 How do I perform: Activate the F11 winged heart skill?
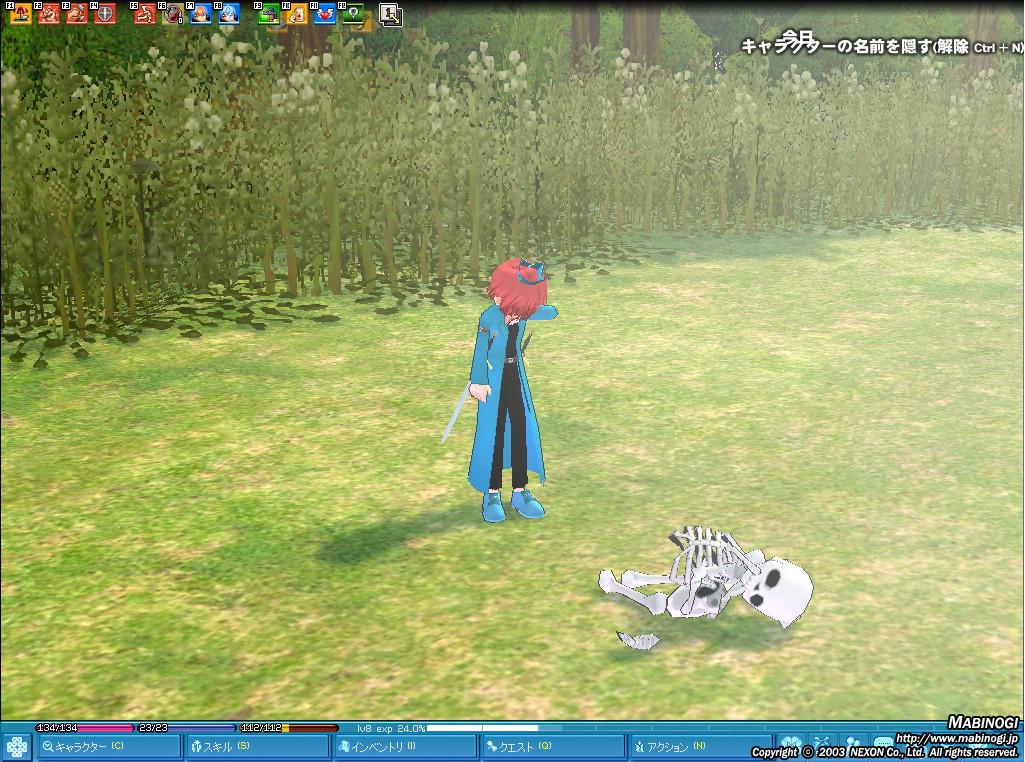click(x=325, y=14)
